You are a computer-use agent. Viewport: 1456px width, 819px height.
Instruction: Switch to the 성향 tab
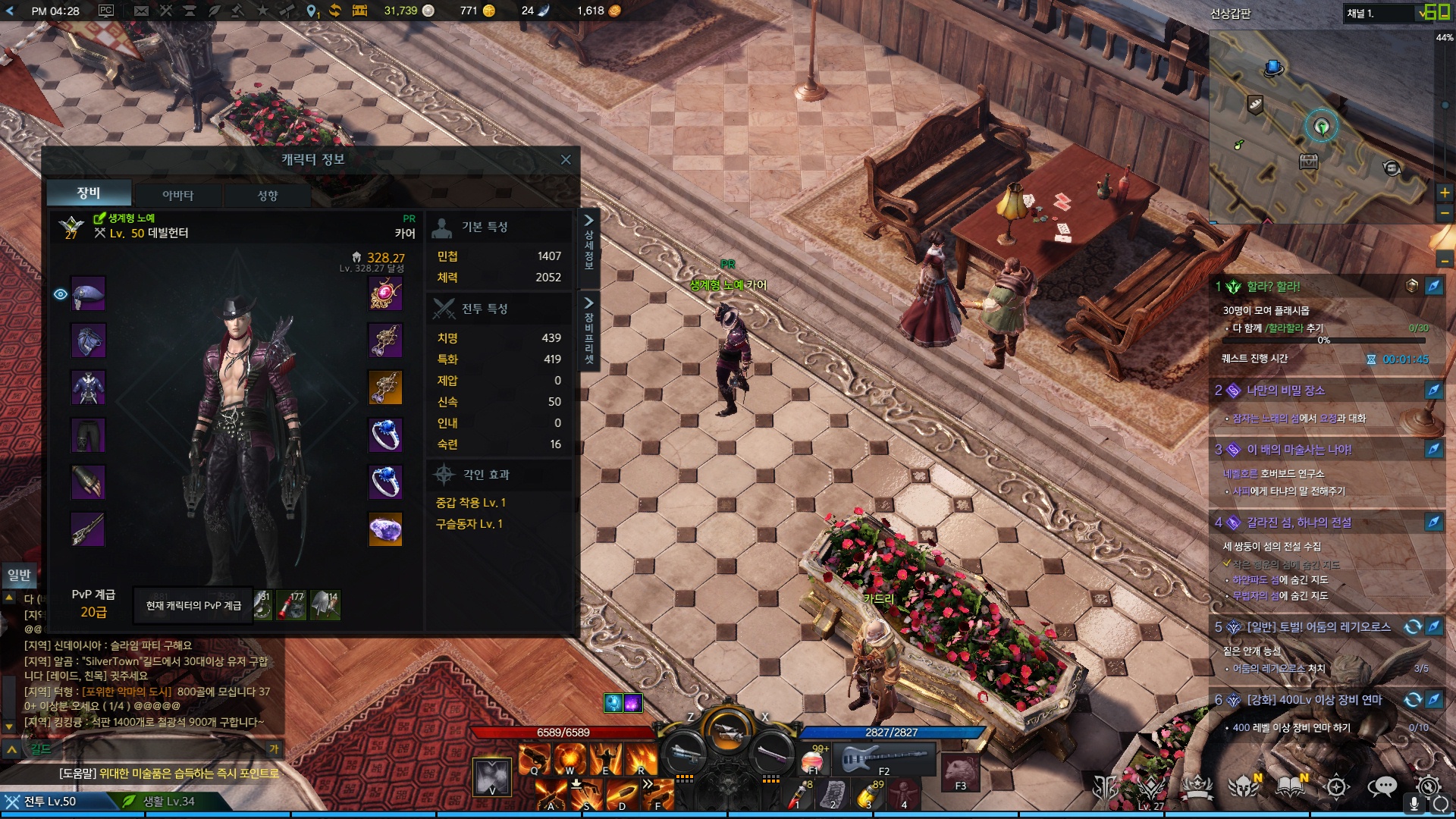pos(268,195)
